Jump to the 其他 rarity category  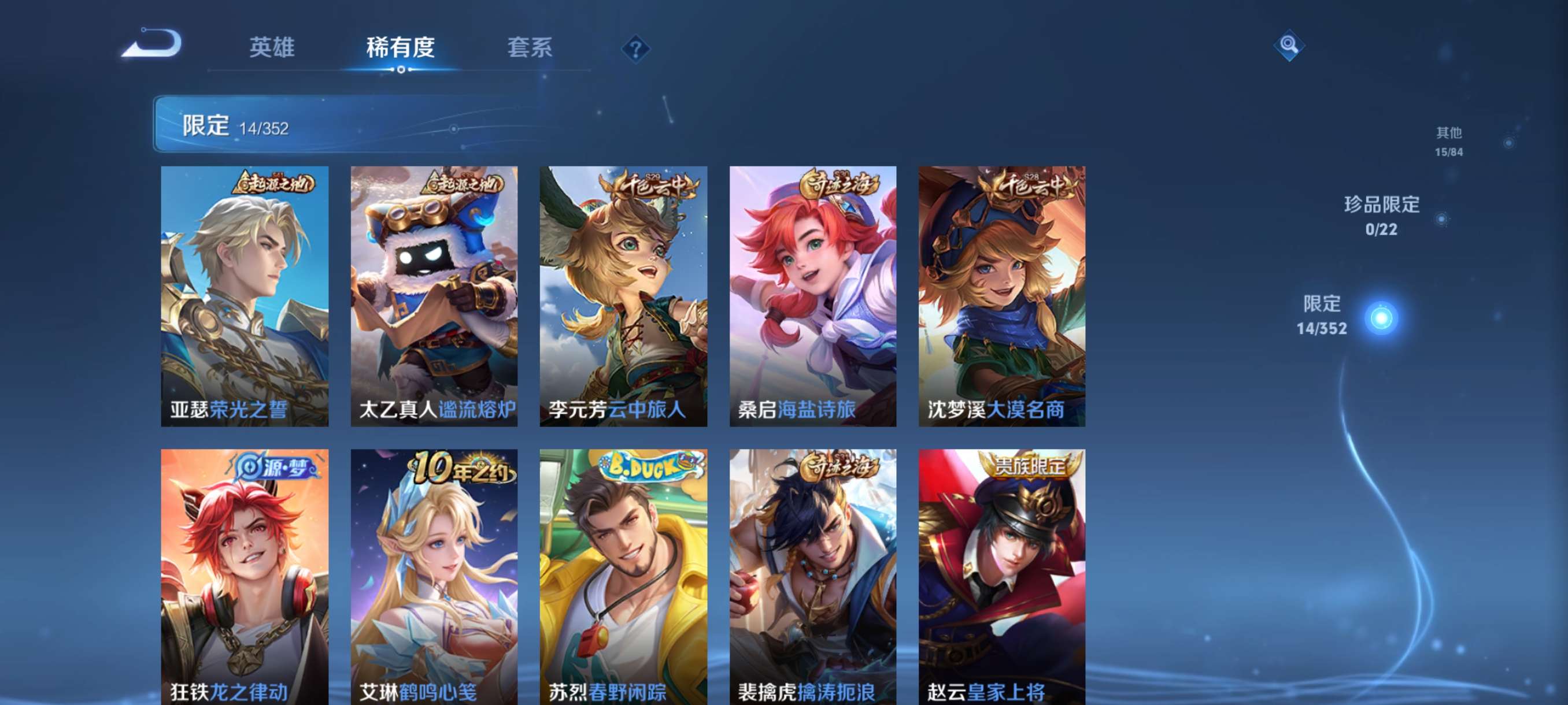pyautogui.click(x=1449, y=141)
